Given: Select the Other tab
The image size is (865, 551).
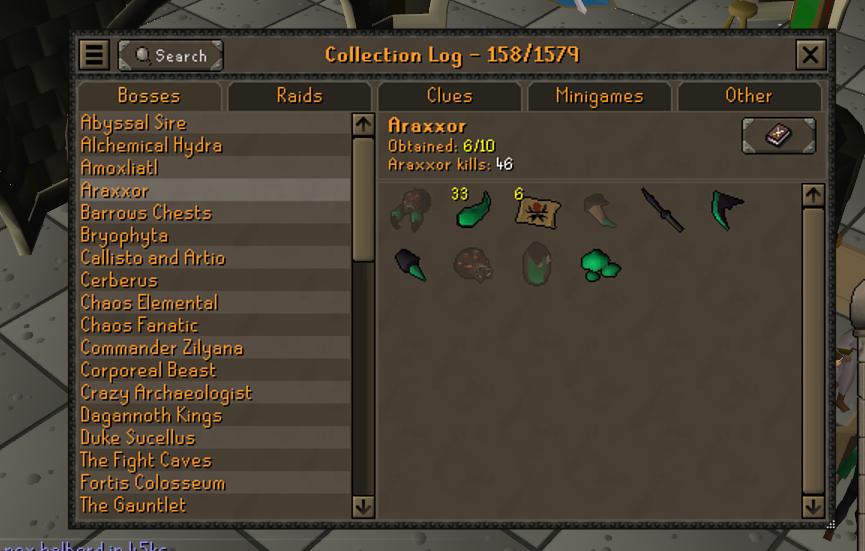Looking at the screenshot, I should [x=748, y=96].
